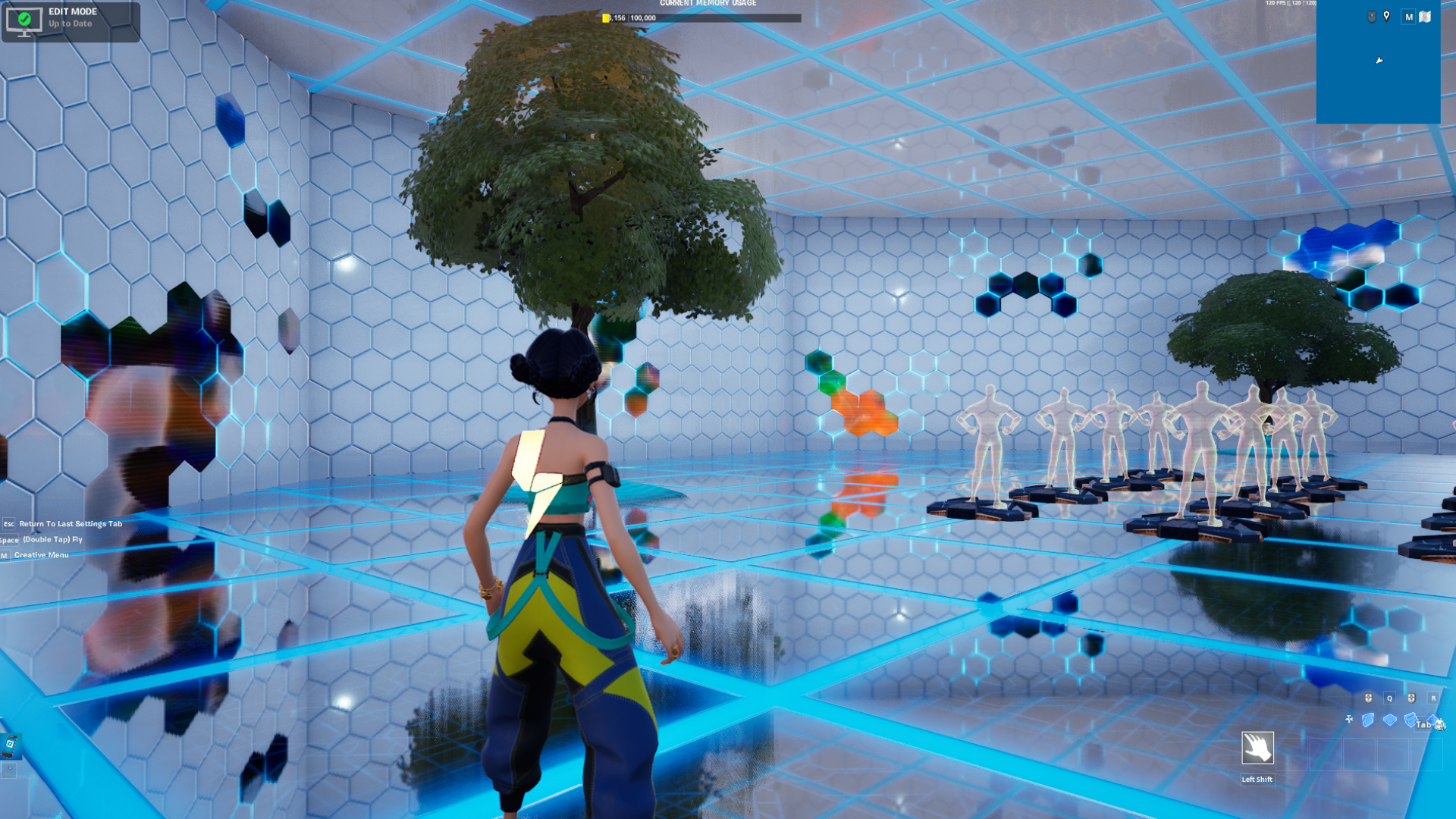Open the Creative Menu via its hint label
Screen dimensions: 1456x819
point(43,554)
